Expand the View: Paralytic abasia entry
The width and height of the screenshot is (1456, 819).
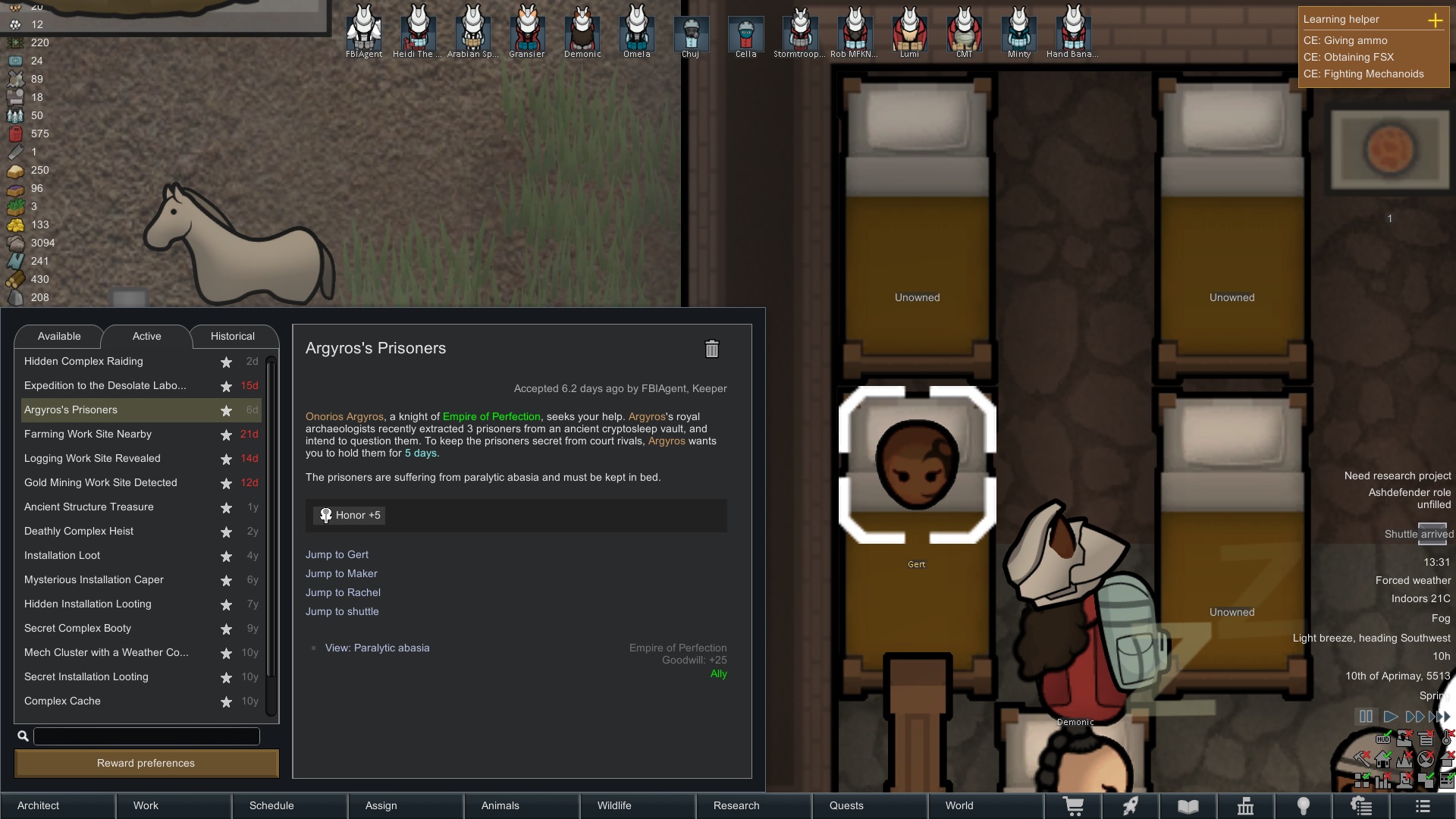point(377,648)
